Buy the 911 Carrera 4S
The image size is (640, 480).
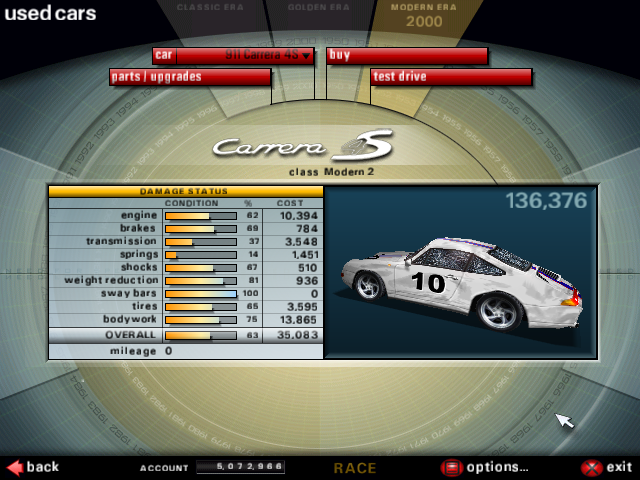coord(407,55)
